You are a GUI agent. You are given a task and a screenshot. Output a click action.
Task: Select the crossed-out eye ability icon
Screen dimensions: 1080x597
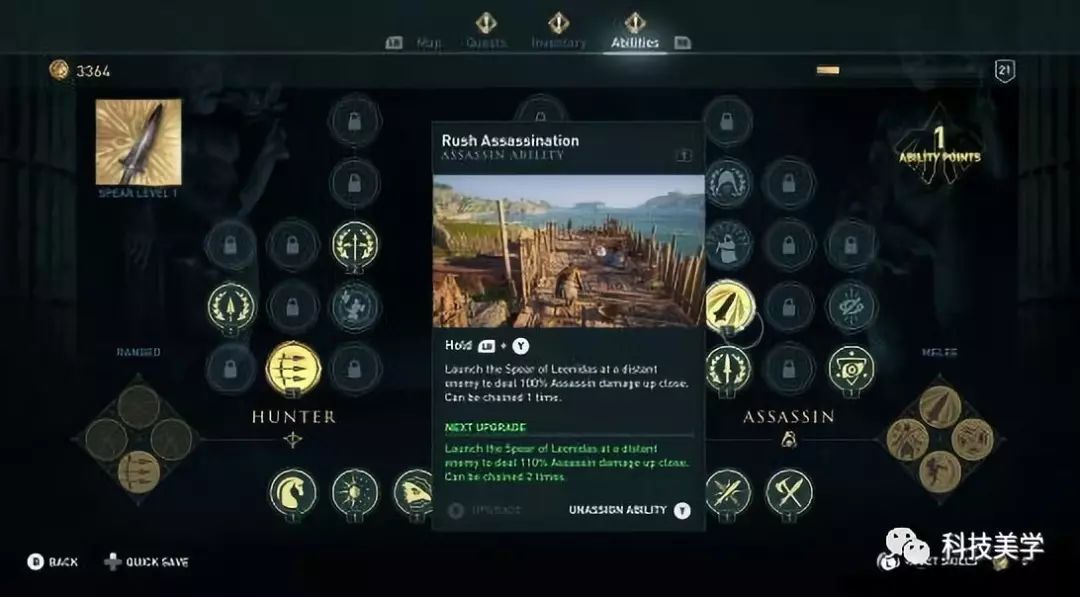[x=851, y=306]
